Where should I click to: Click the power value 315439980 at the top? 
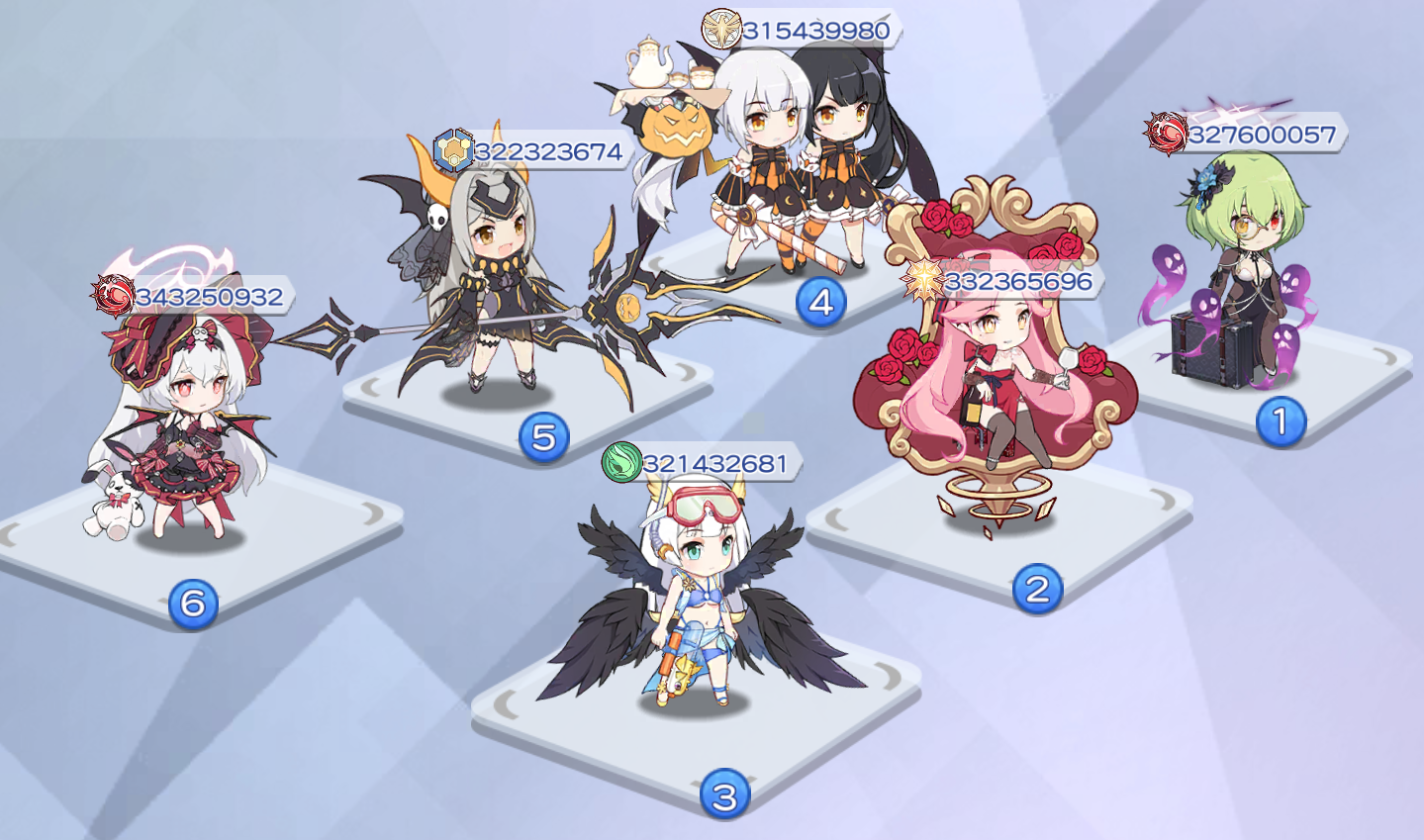pyautogui.click(x=814, y=30)
